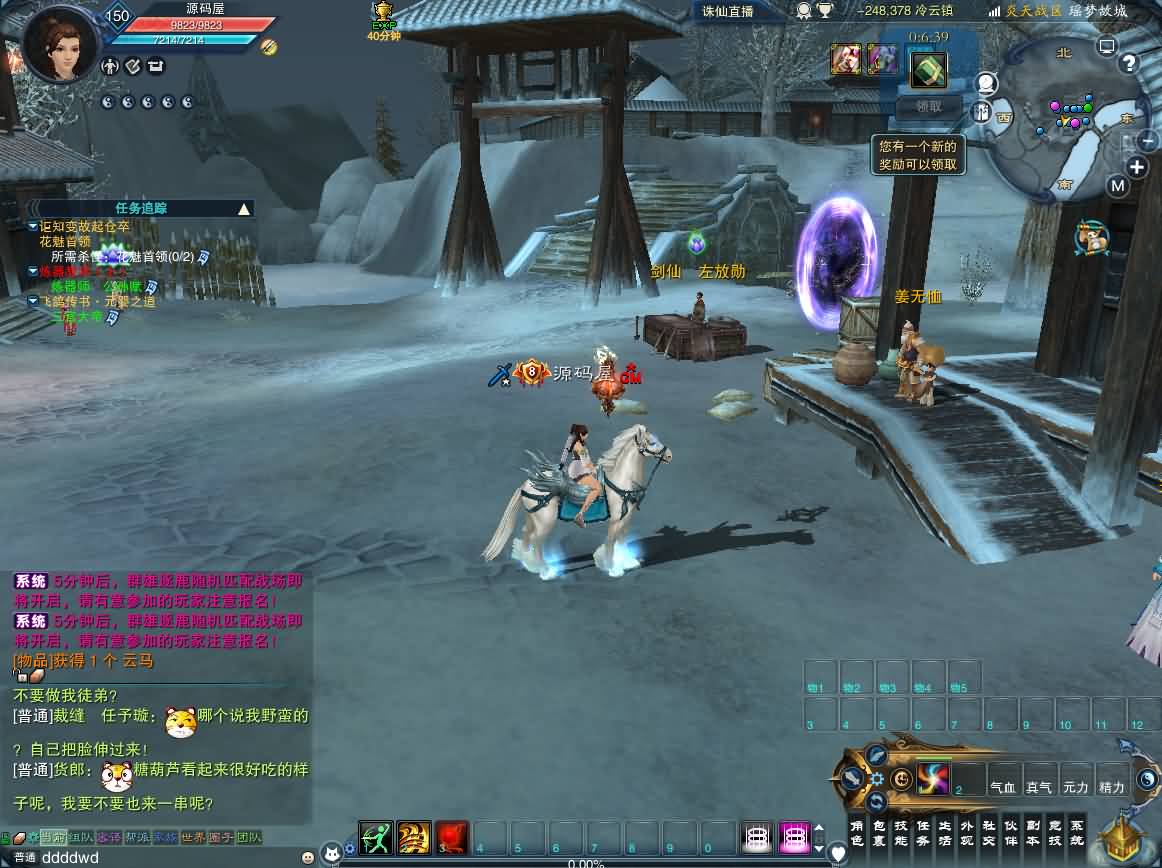Open the 角色 character menu

(857, 832)
